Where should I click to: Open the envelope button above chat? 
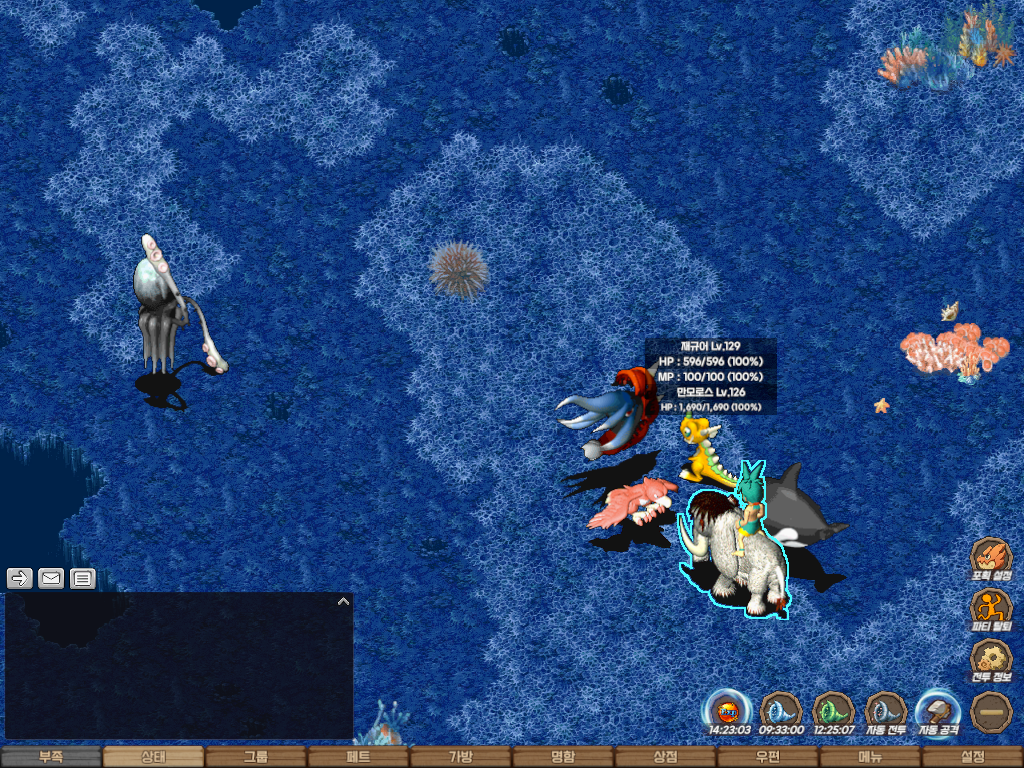tap(51, 578)
